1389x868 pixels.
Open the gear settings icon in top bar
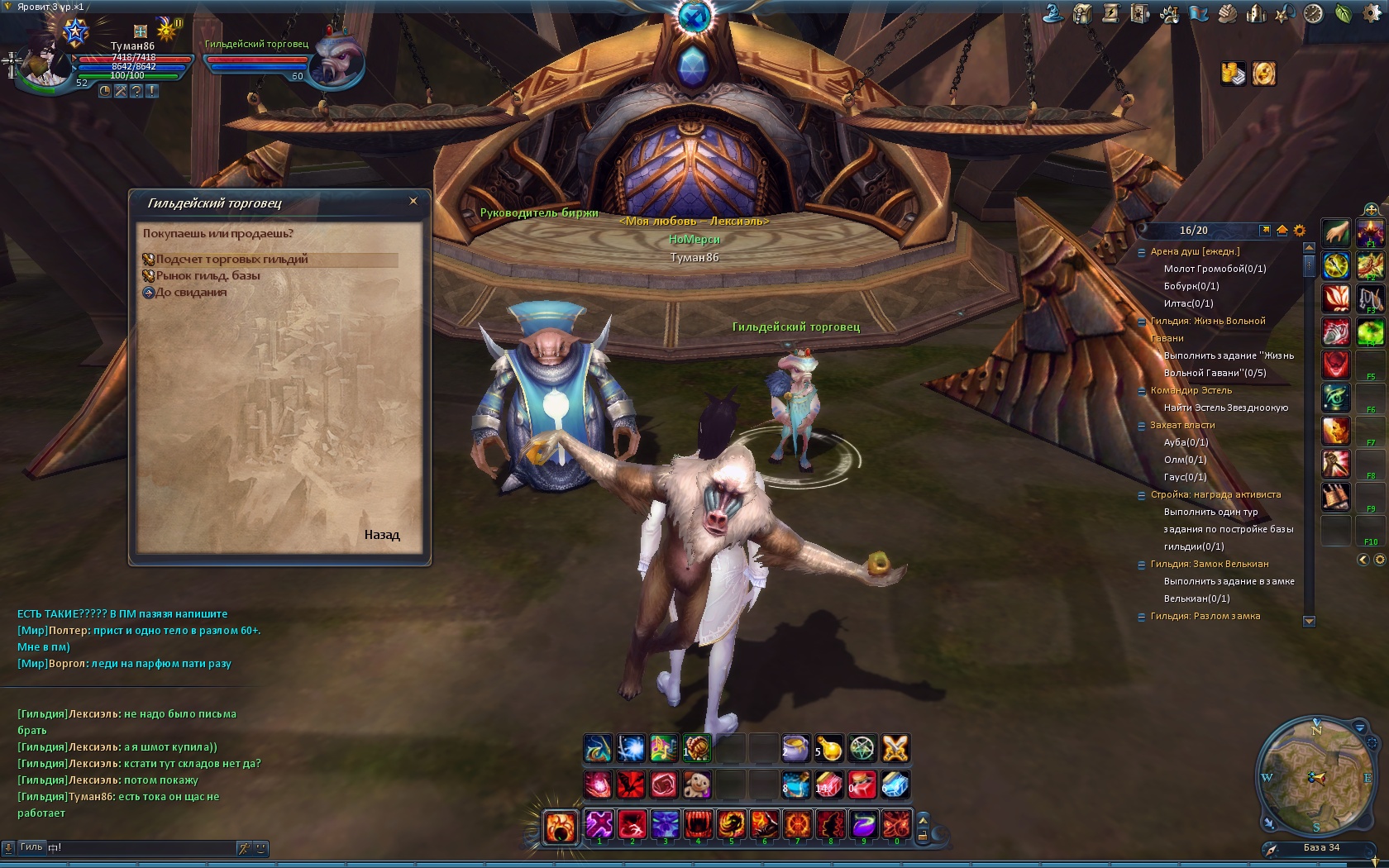tap(1371, 14)
